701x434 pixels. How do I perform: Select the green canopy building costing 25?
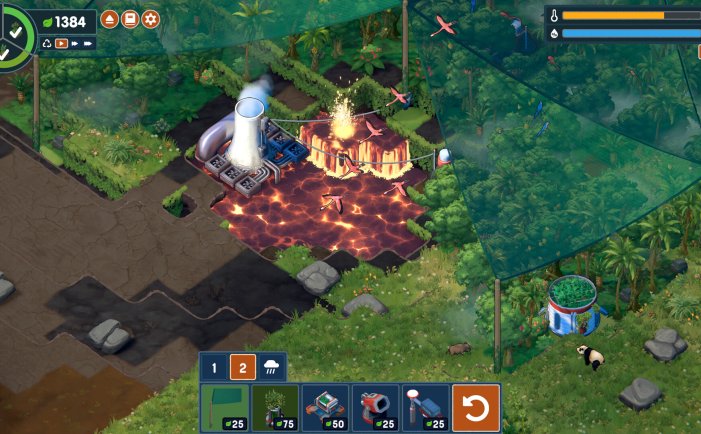pos(224,408)
